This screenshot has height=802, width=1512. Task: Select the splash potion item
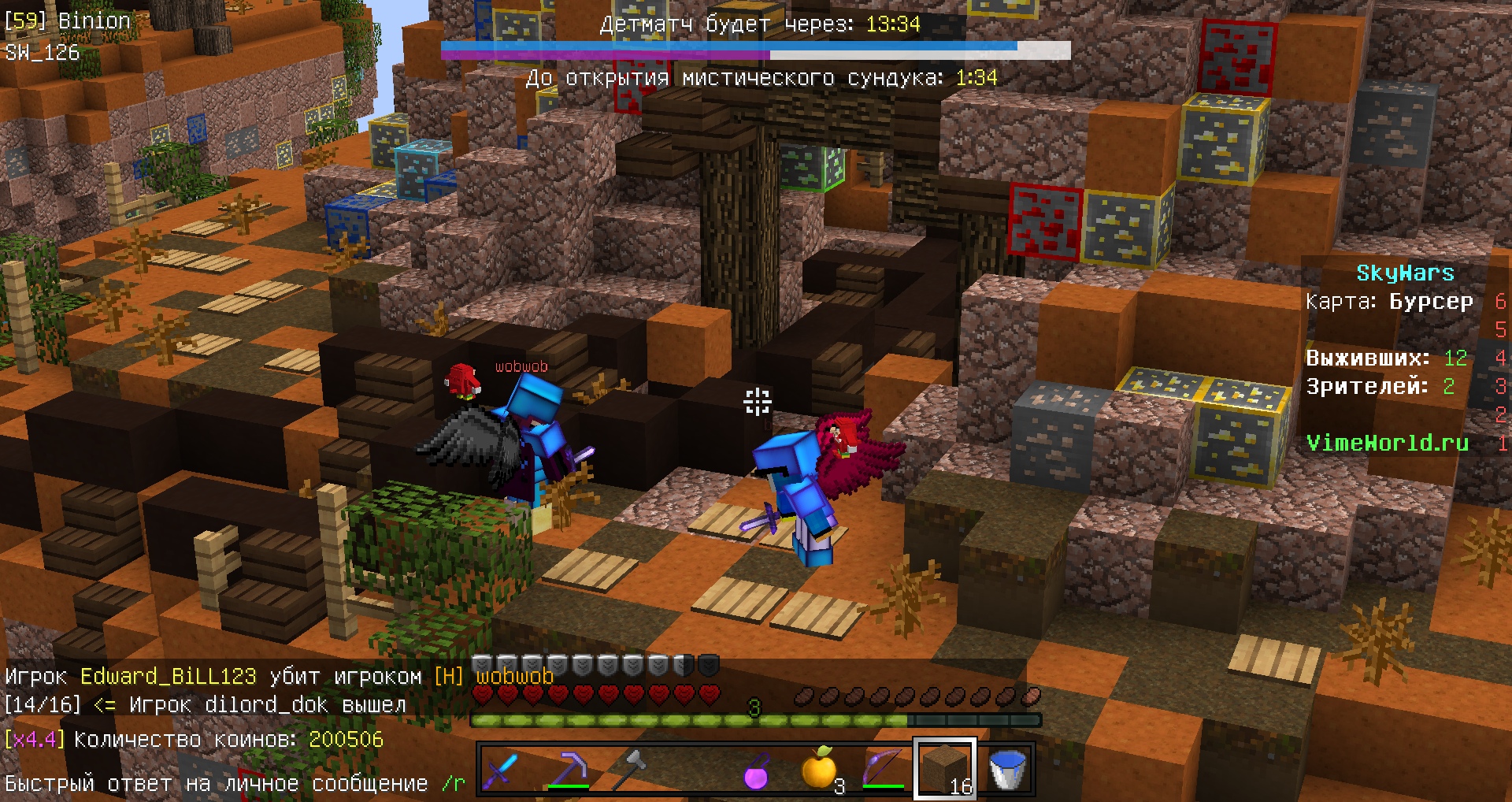[756, 768]
